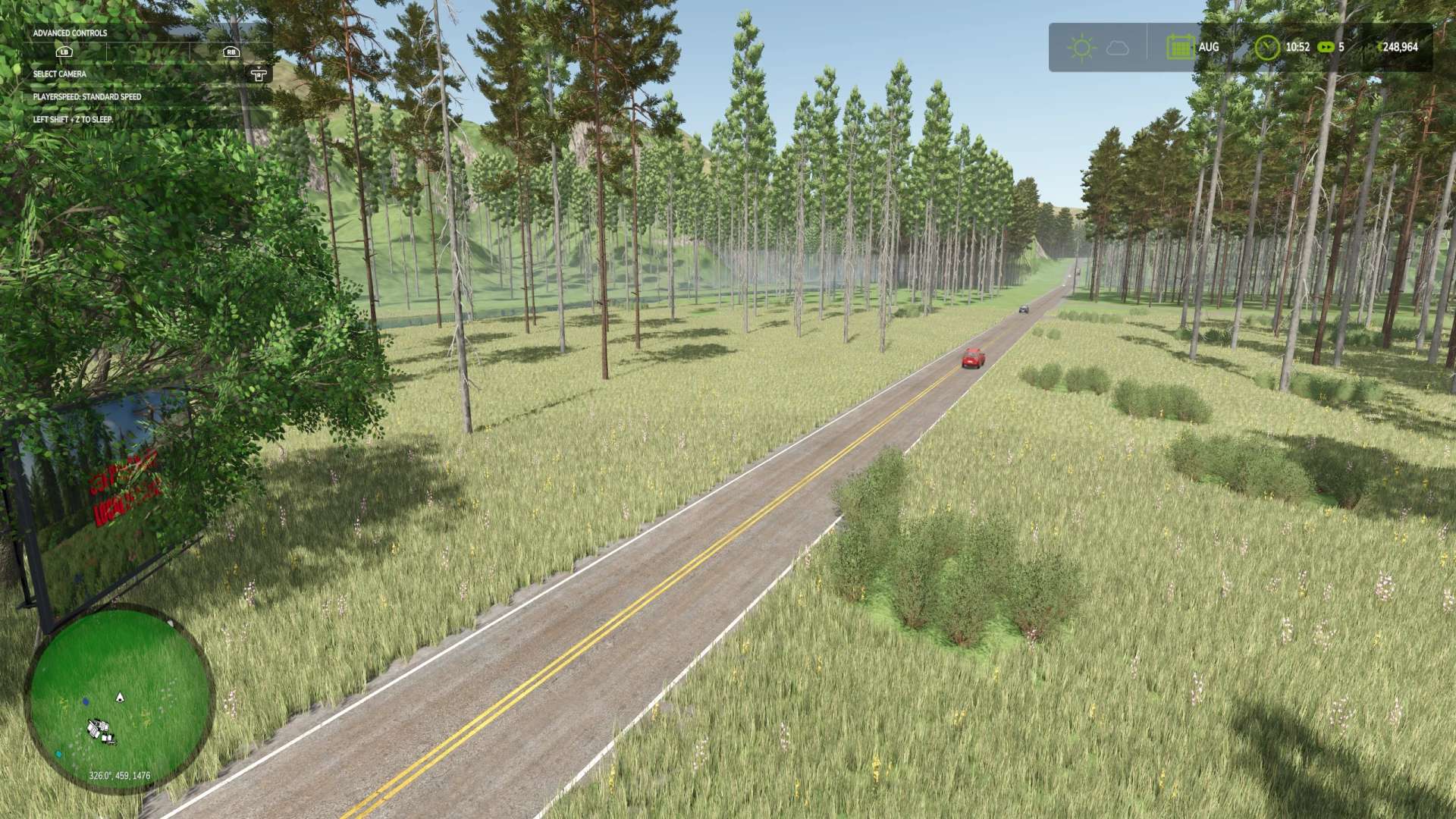Screen dimensions: 1456x819
Task: Open the calendar icon showing AUG
Action: (1179, 47)
